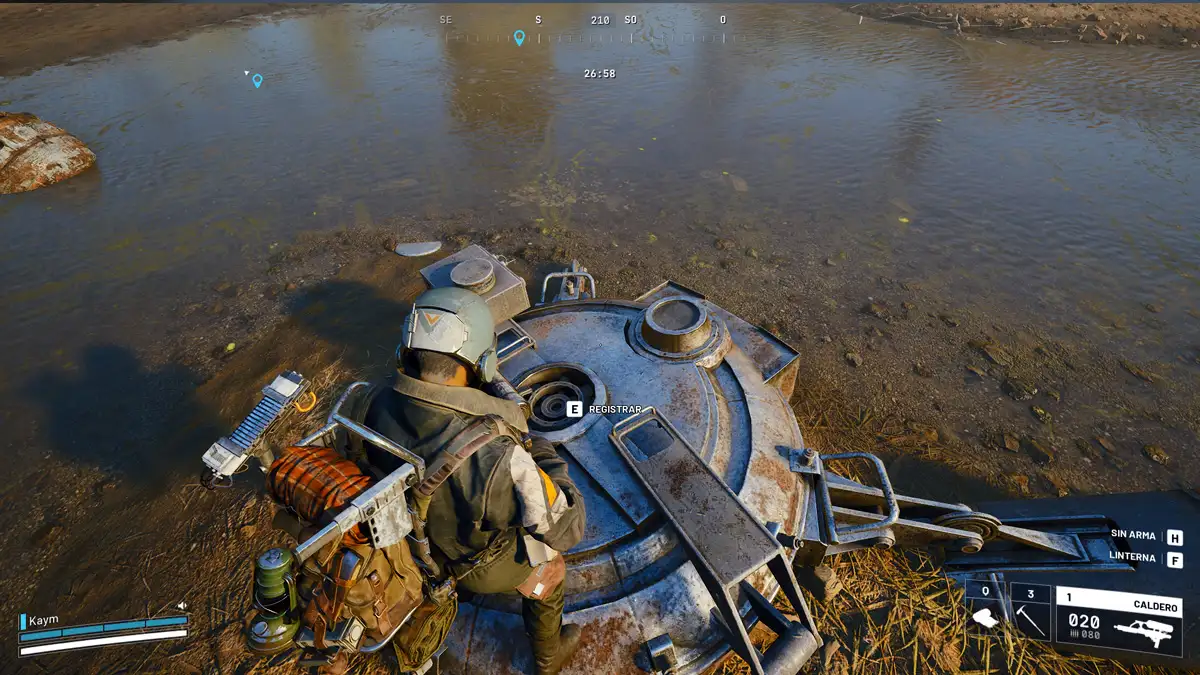The image size is (1200, 675).
Task: Click the compass bar's blue waypoint marker
Action: (x=519, y=38)
